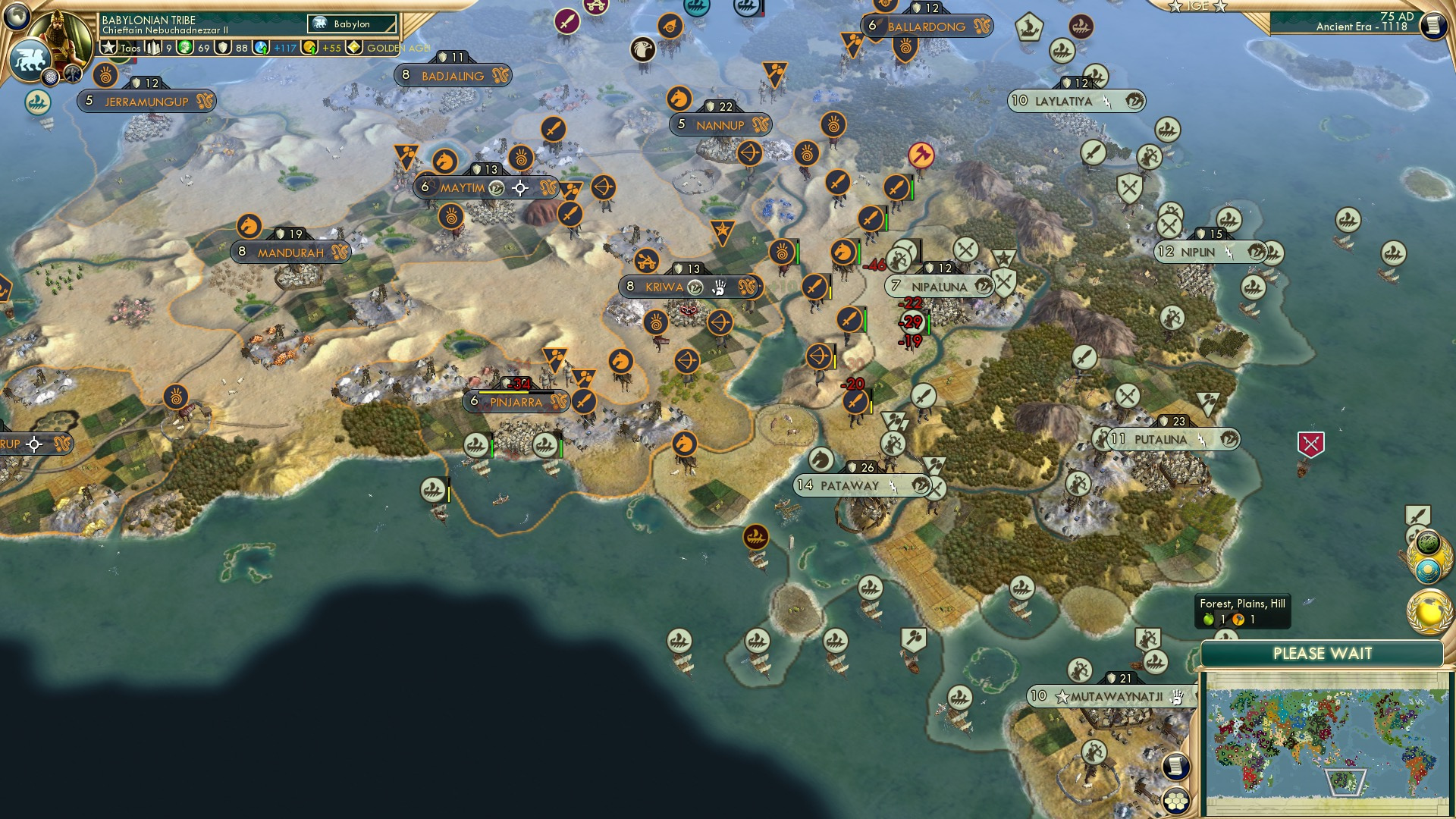Open the IGE editor label at screen top
1456x819 pixels.
tap(1198, 6)
